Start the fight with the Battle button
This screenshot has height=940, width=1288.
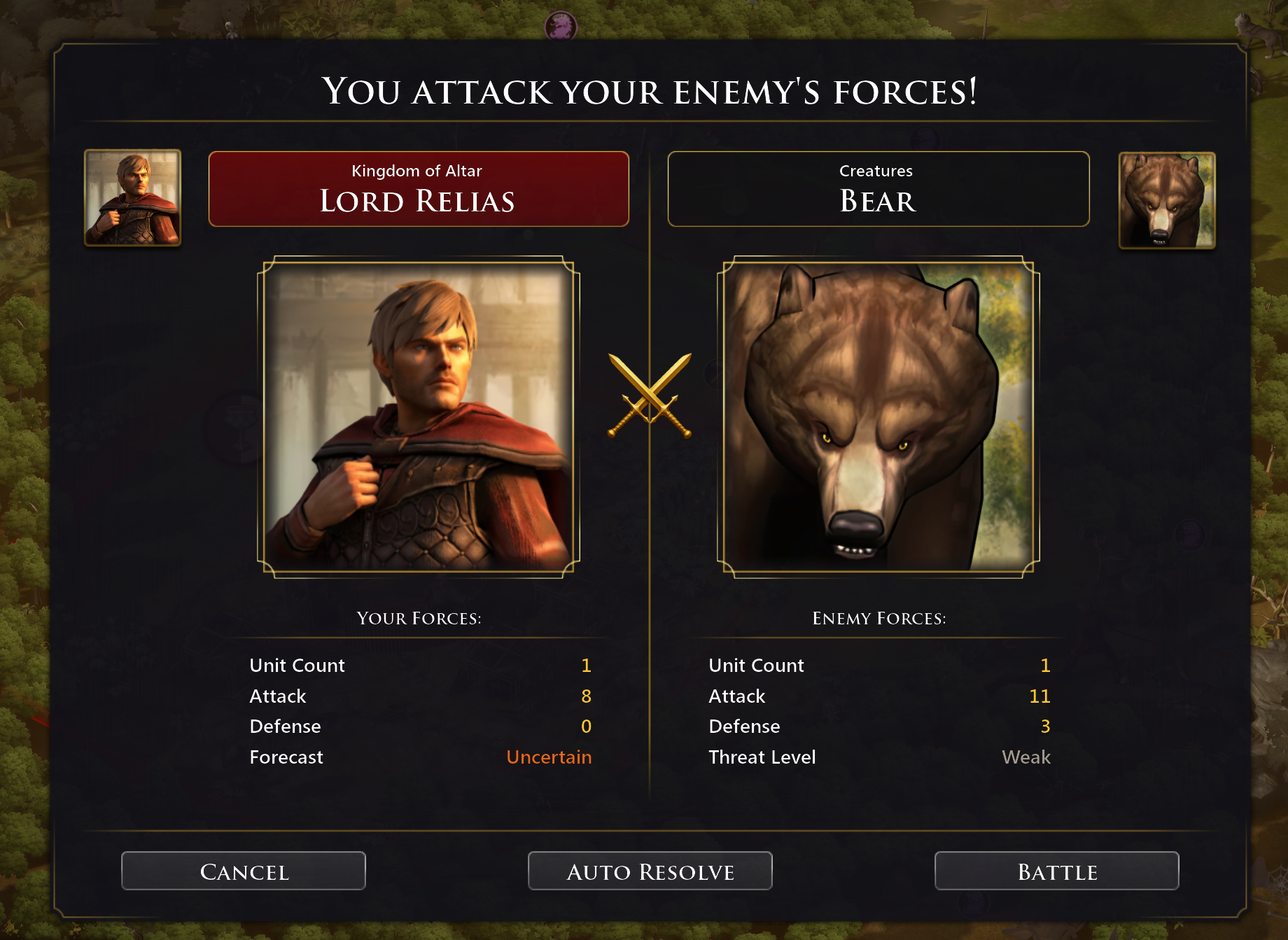coord(1056,871)
